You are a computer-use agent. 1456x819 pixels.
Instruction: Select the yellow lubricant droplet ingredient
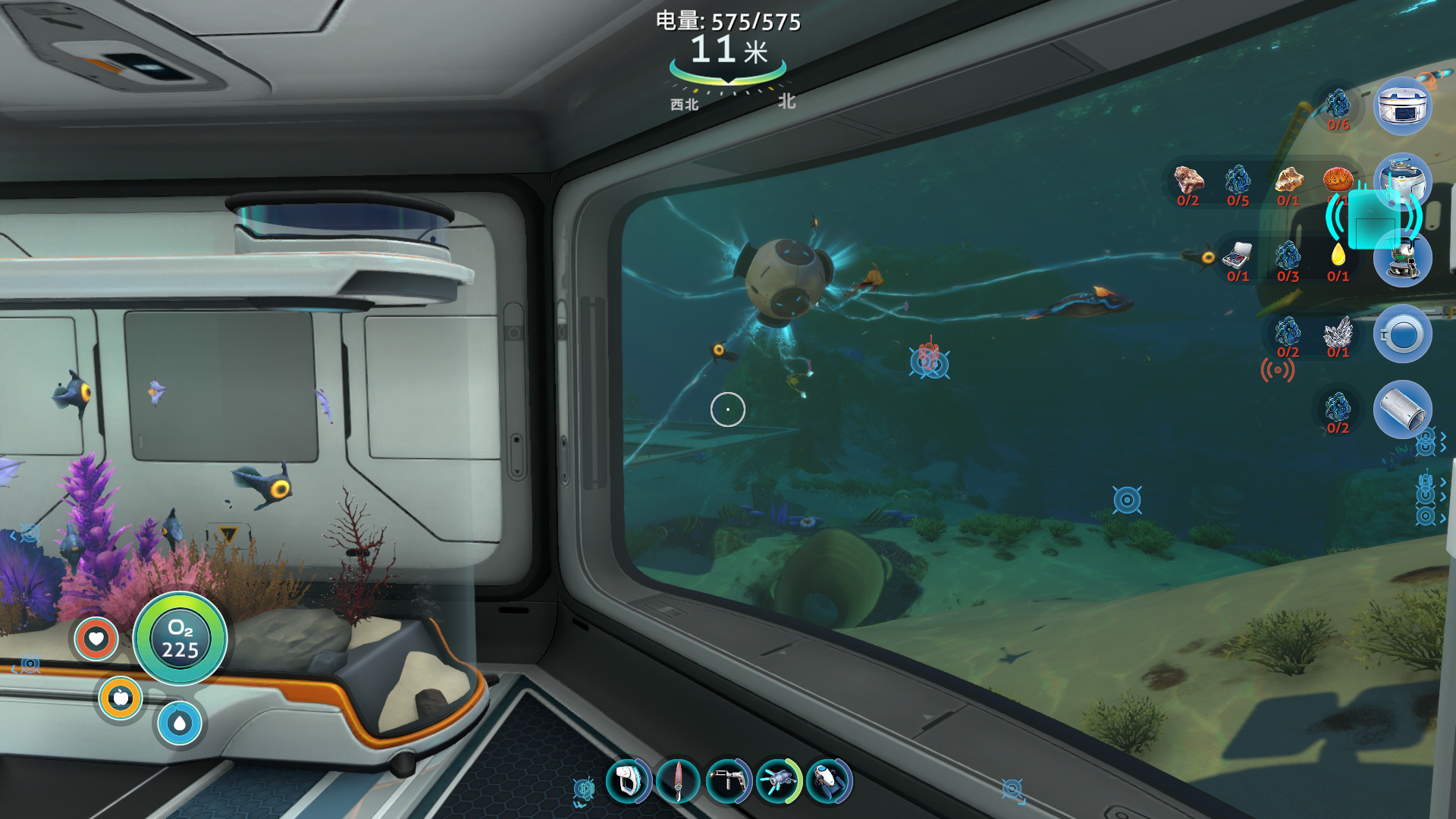tap(1338, 255)
